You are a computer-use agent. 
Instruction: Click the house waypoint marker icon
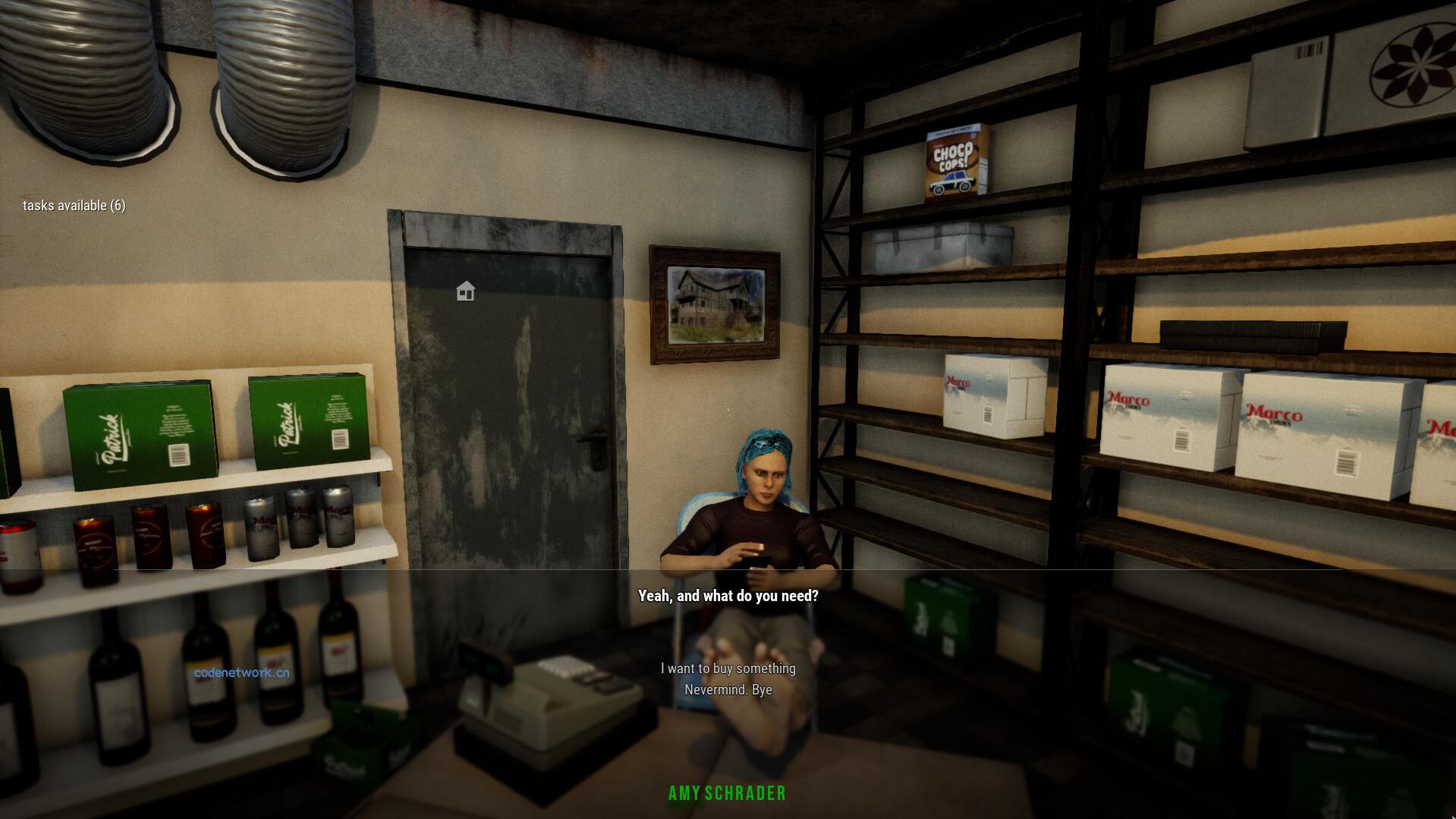pos(465,291)
